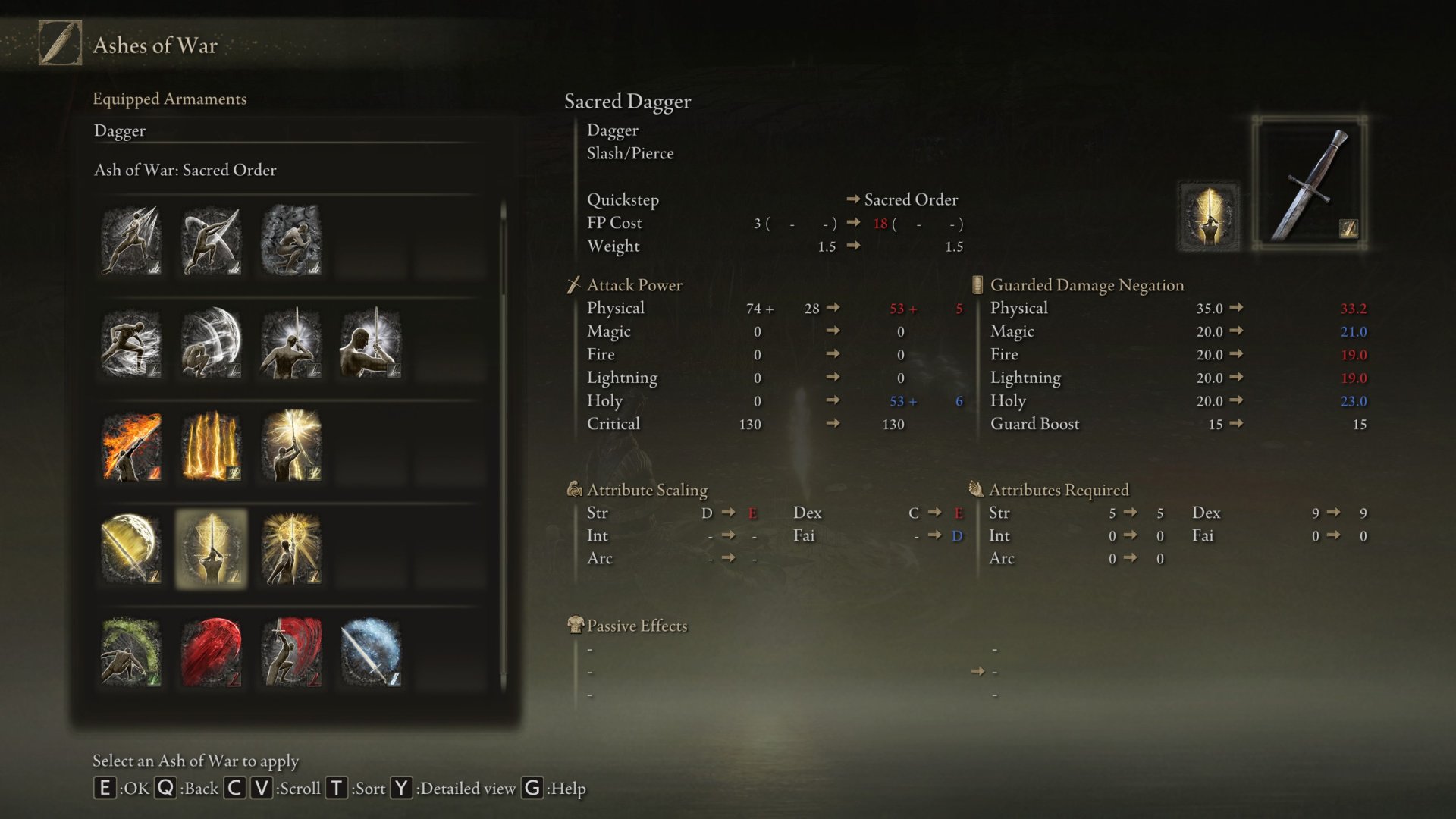This screenshot has height=819, width=1456.
Task: Apply the highlighted Sacred Order ash
Action: click(x=212, y=549)
